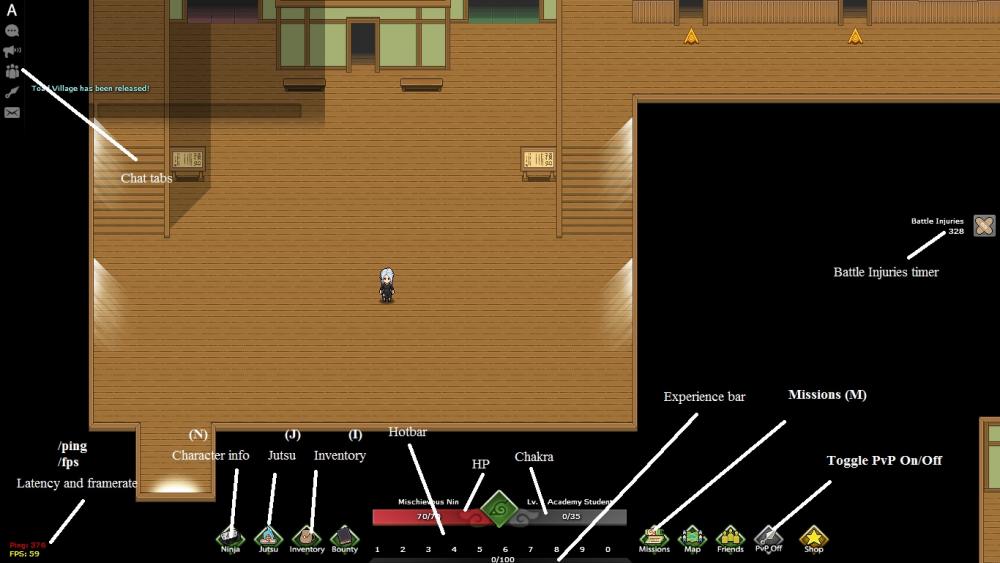1000x563 pixels.
Task: Switch to the group people chat tab
Action: point(12,71)
